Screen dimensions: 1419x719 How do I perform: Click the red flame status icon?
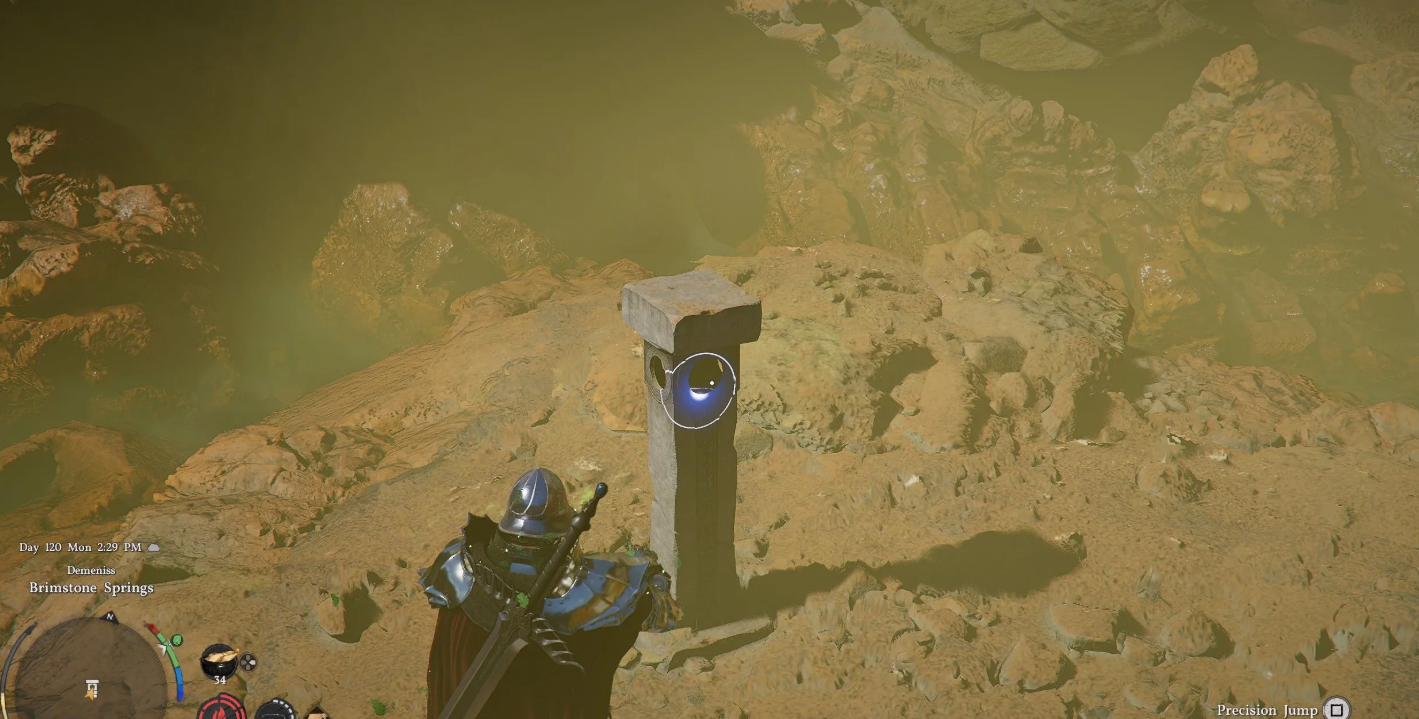tap(221, 708)
